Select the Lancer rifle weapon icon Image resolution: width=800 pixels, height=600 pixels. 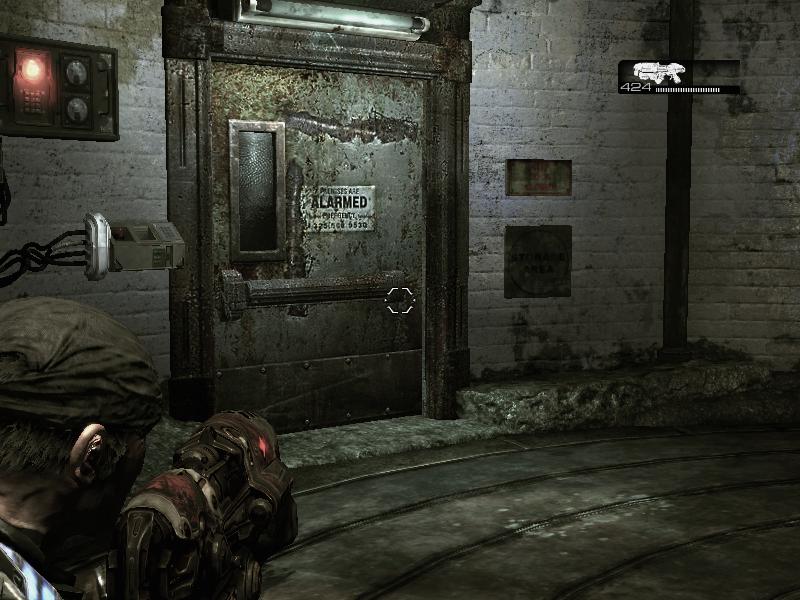click(655, 71)
